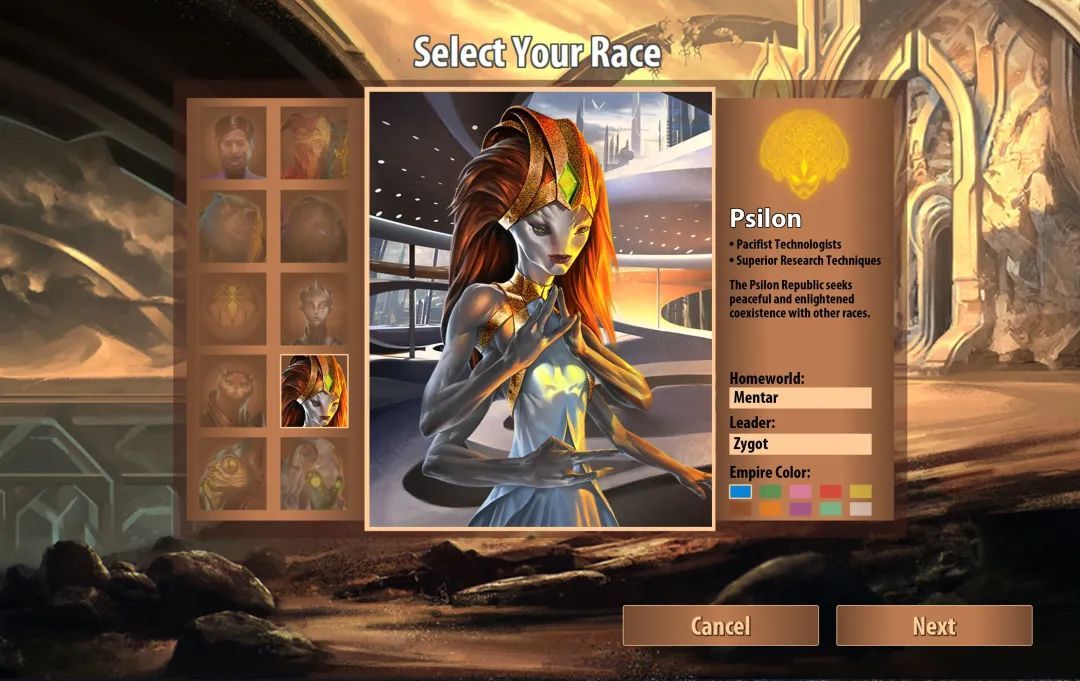1080x681 pixels.
Task: Click the highlighted Psilon portrait thumbnail
Action: click(x=314, y=391)
